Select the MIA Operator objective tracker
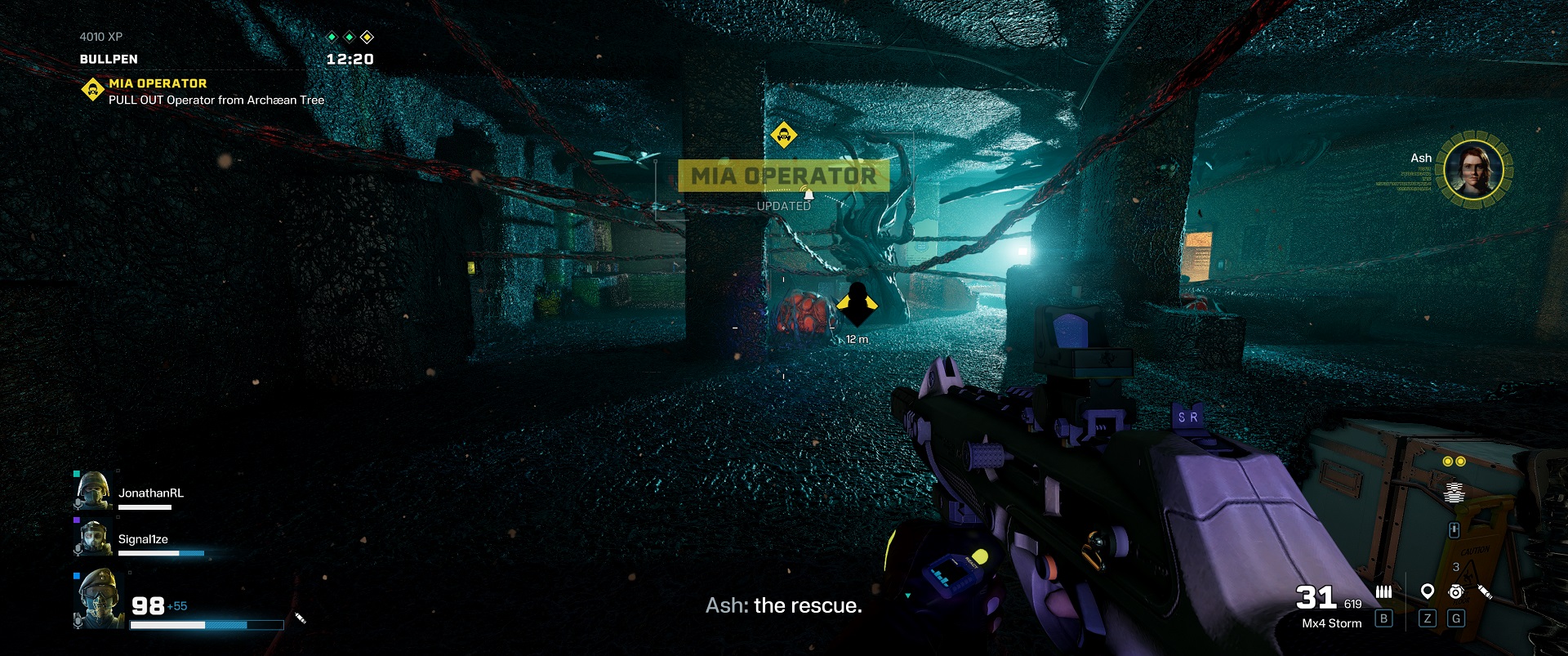The width and height of the screenshot is (1568, 656). click(x=158, y=84)
